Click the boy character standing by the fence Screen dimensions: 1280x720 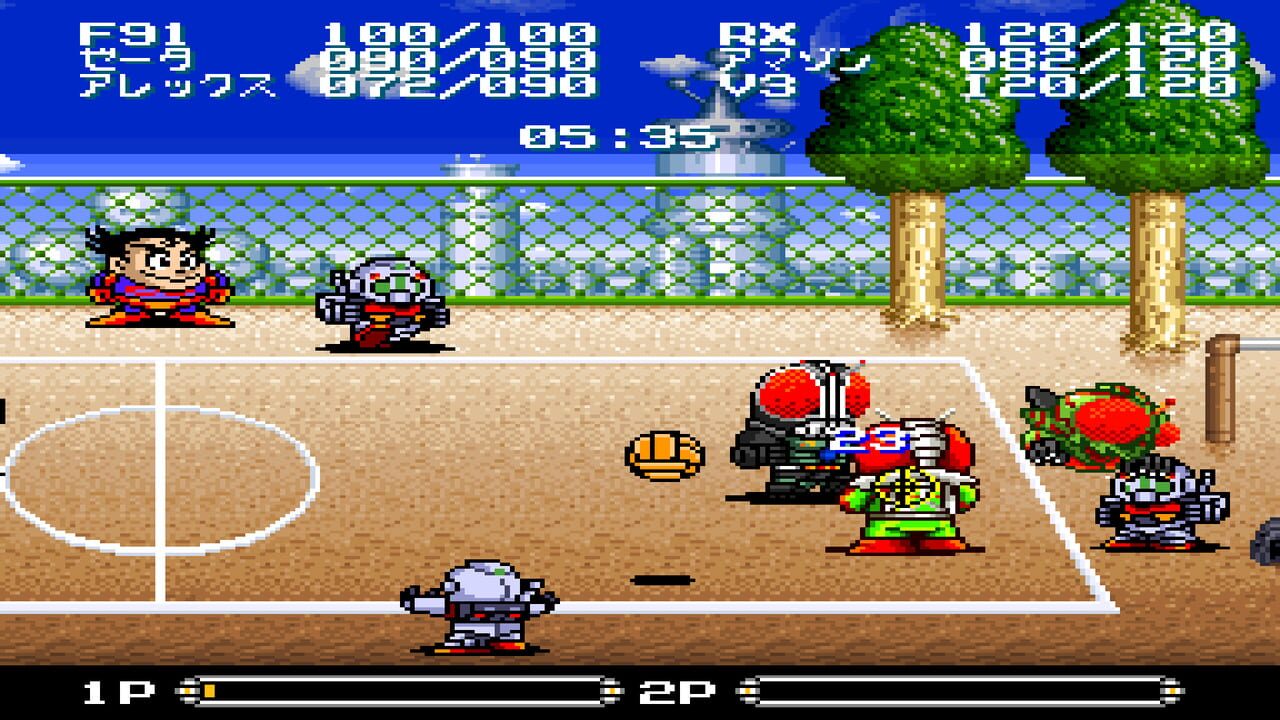(150, 280)
